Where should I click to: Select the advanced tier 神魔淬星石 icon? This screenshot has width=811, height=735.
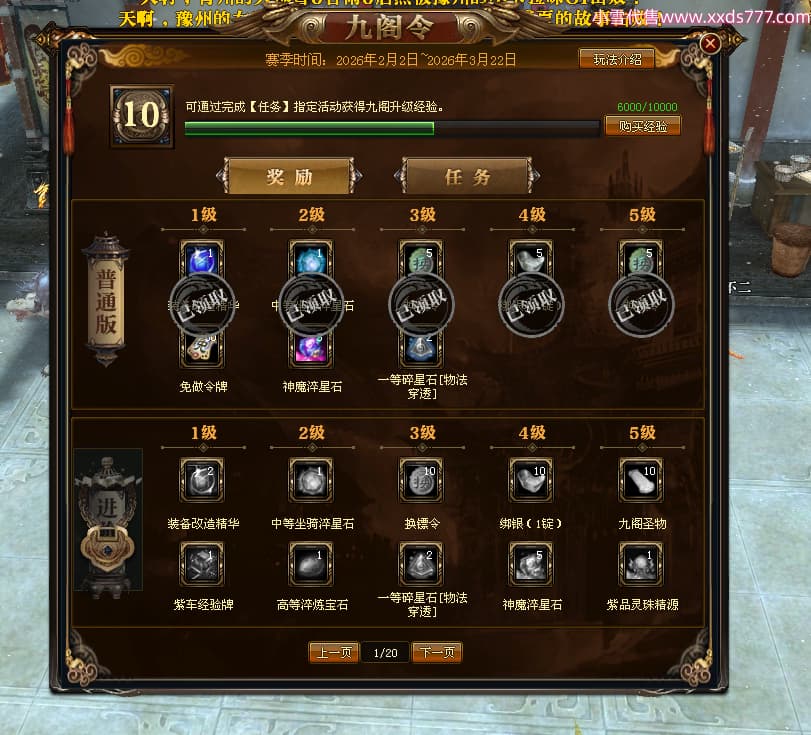point(531,563)
